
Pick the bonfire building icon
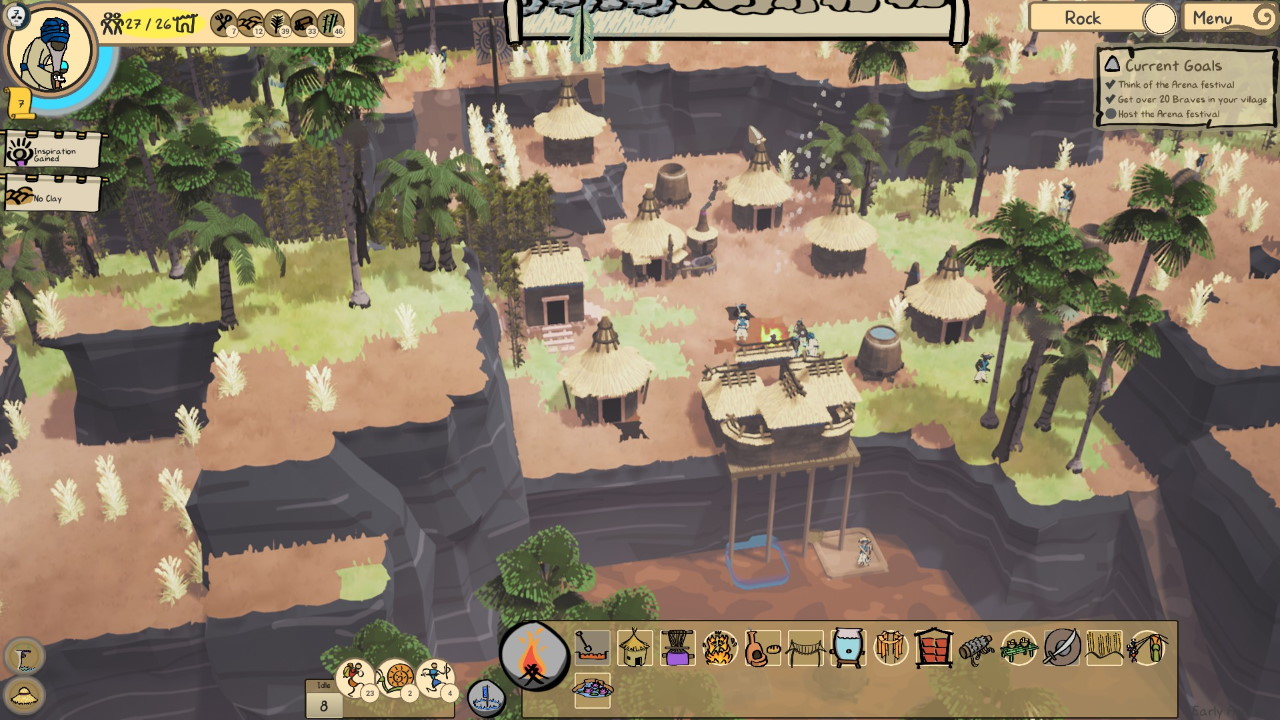(719, 648)
